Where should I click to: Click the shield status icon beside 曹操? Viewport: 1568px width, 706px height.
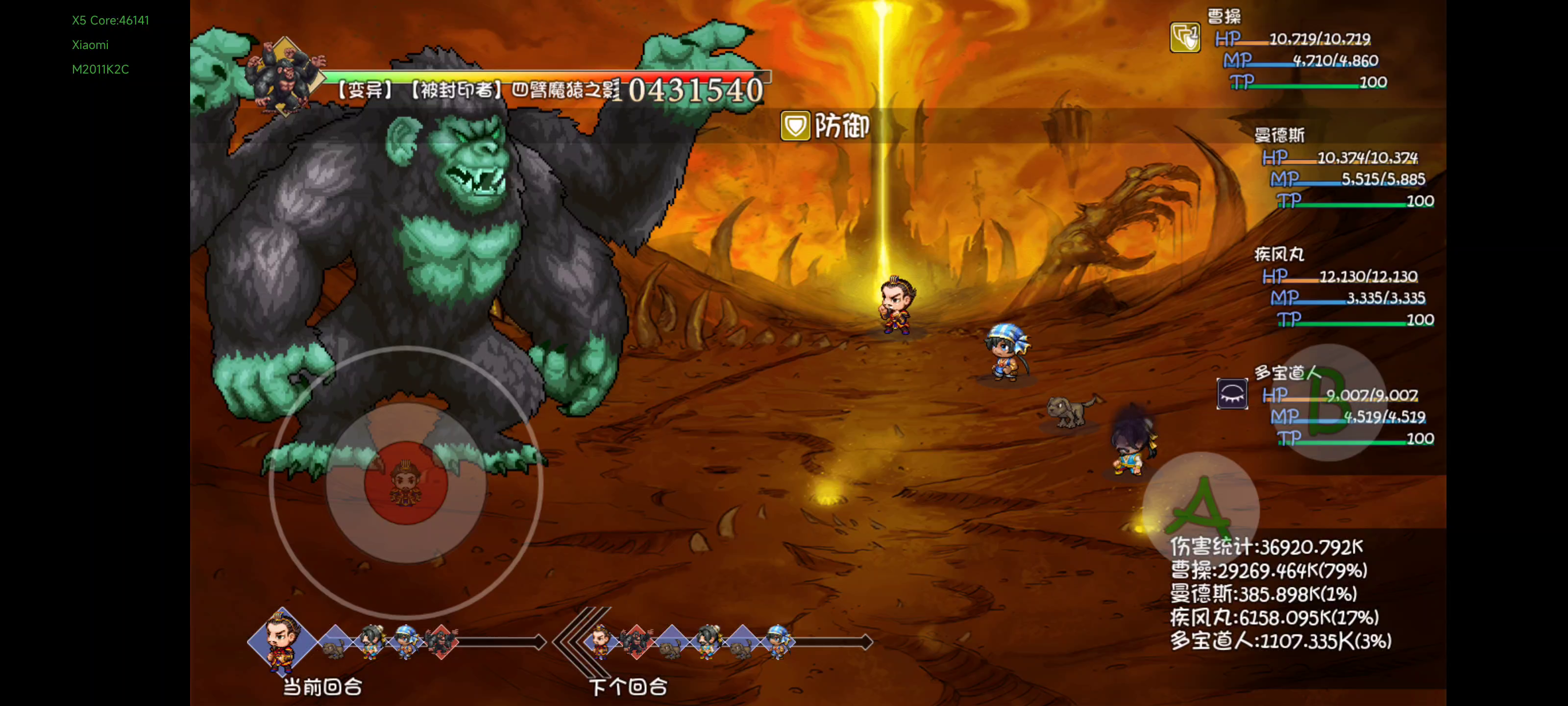pyautogui.click(x=1184, y=38)
